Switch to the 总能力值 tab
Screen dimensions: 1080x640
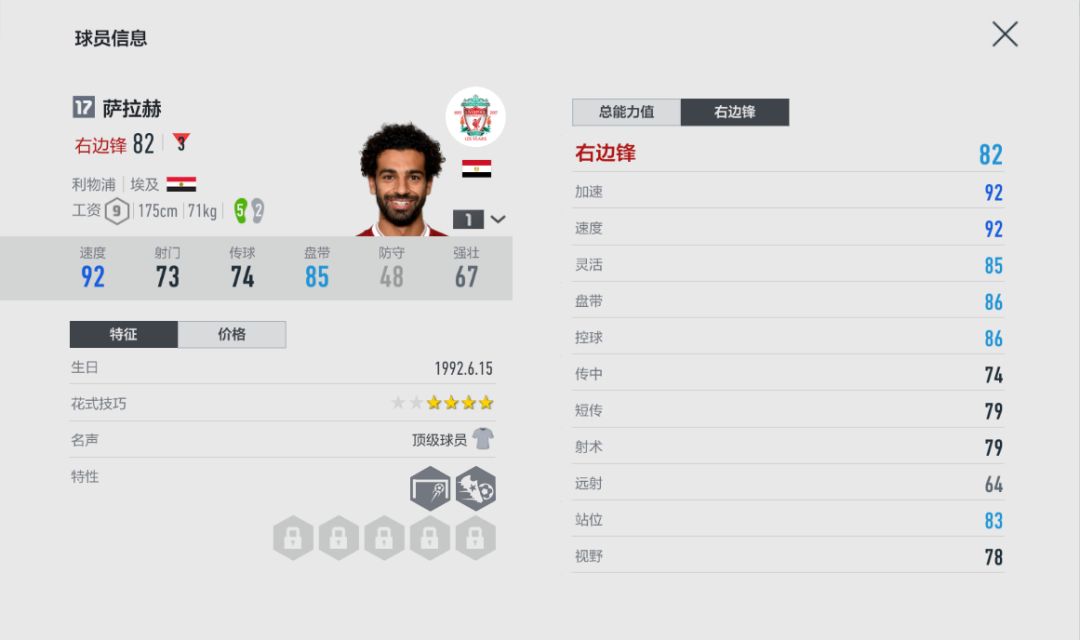pos(626,112)
